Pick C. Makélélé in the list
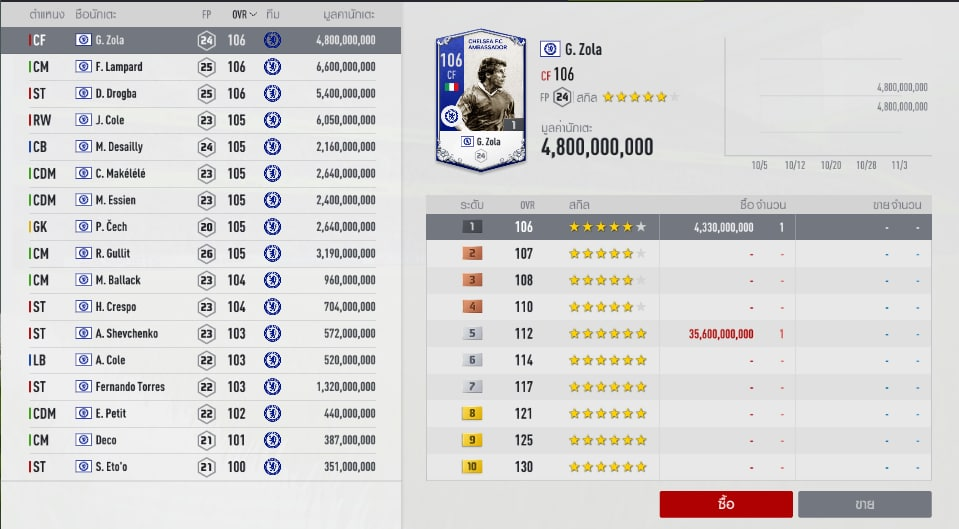 point(200,174)
